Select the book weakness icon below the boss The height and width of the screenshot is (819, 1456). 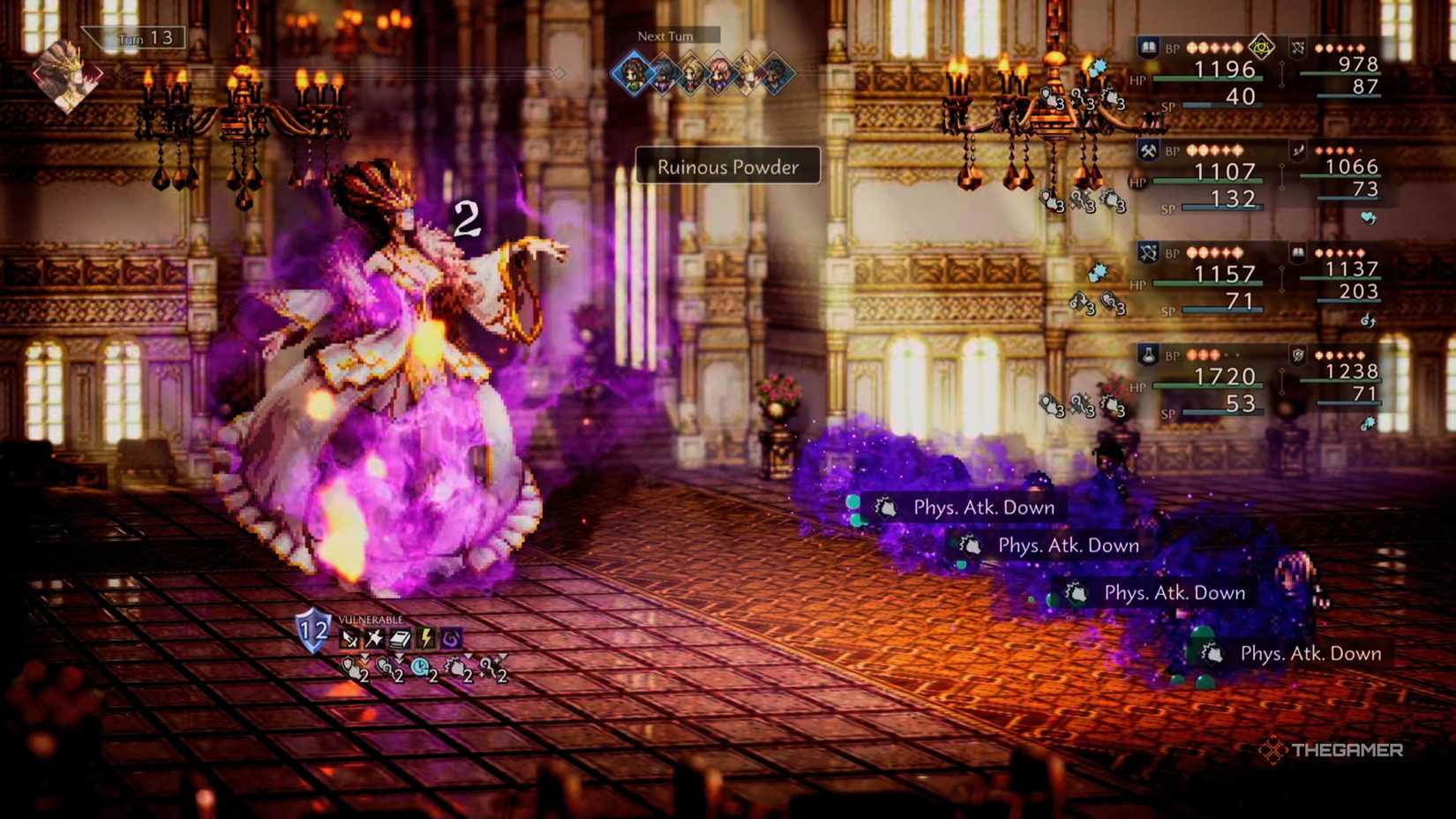tap(398, 637)
